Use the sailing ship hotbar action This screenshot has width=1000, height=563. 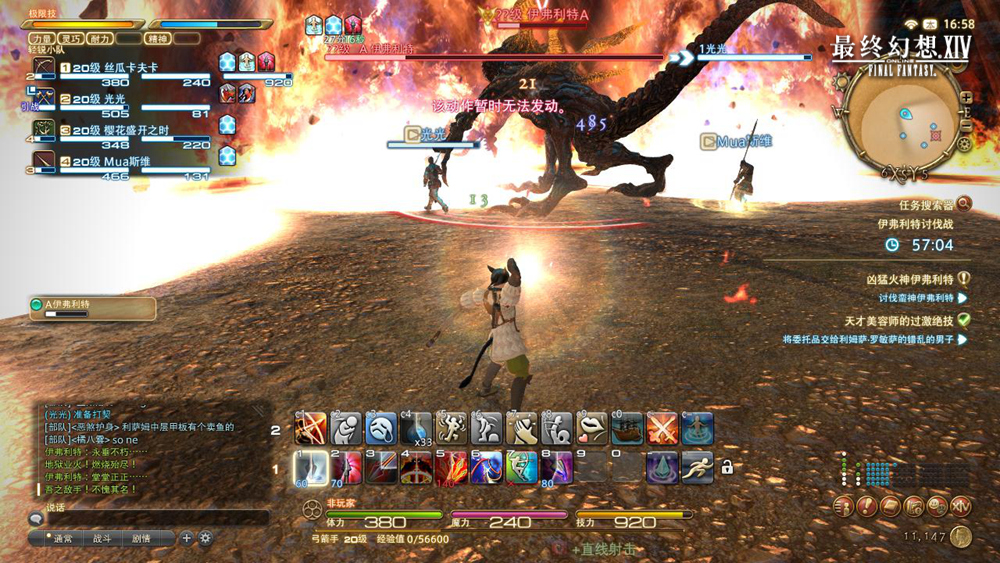(626, 428)
